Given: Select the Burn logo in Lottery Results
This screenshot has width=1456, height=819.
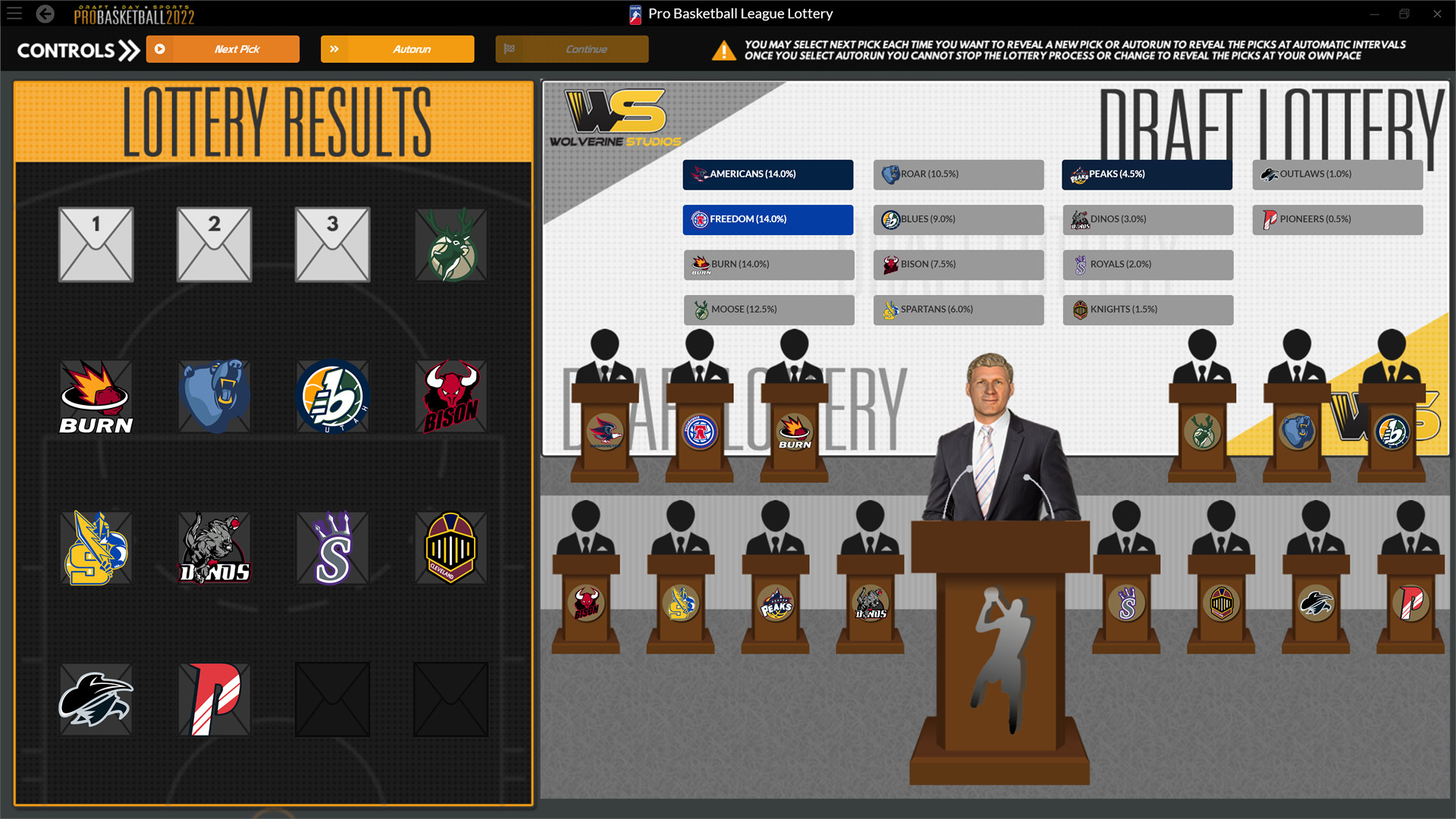Looking at the screenshot, I should 96,395.
